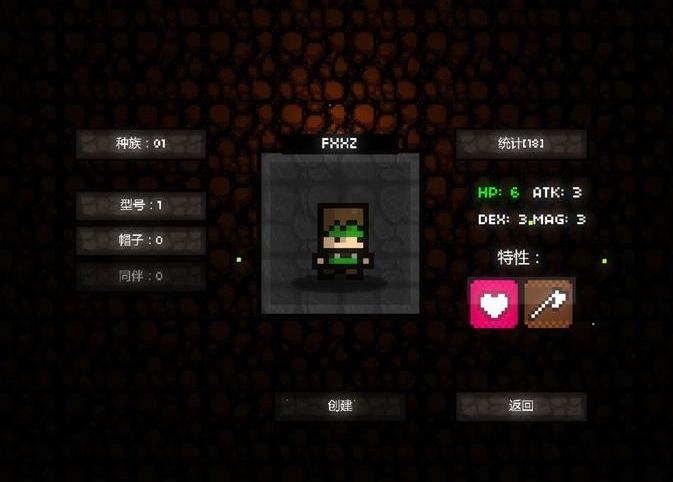
Task: Change the 帽子 hat option
Action: [141, 241]
